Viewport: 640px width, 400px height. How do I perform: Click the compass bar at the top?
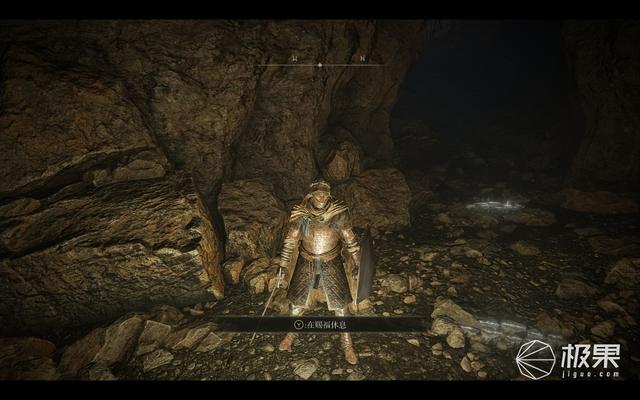319,64
